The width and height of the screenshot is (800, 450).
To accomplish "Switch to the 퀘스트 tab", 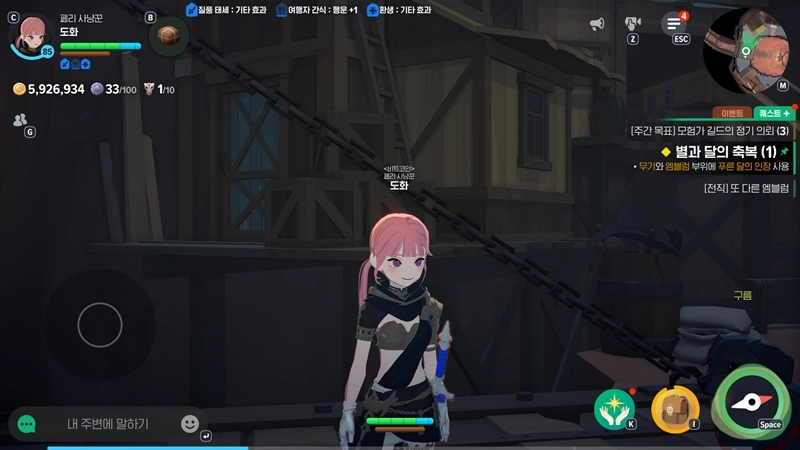I will pyautogui.click(x=773, y=114).
